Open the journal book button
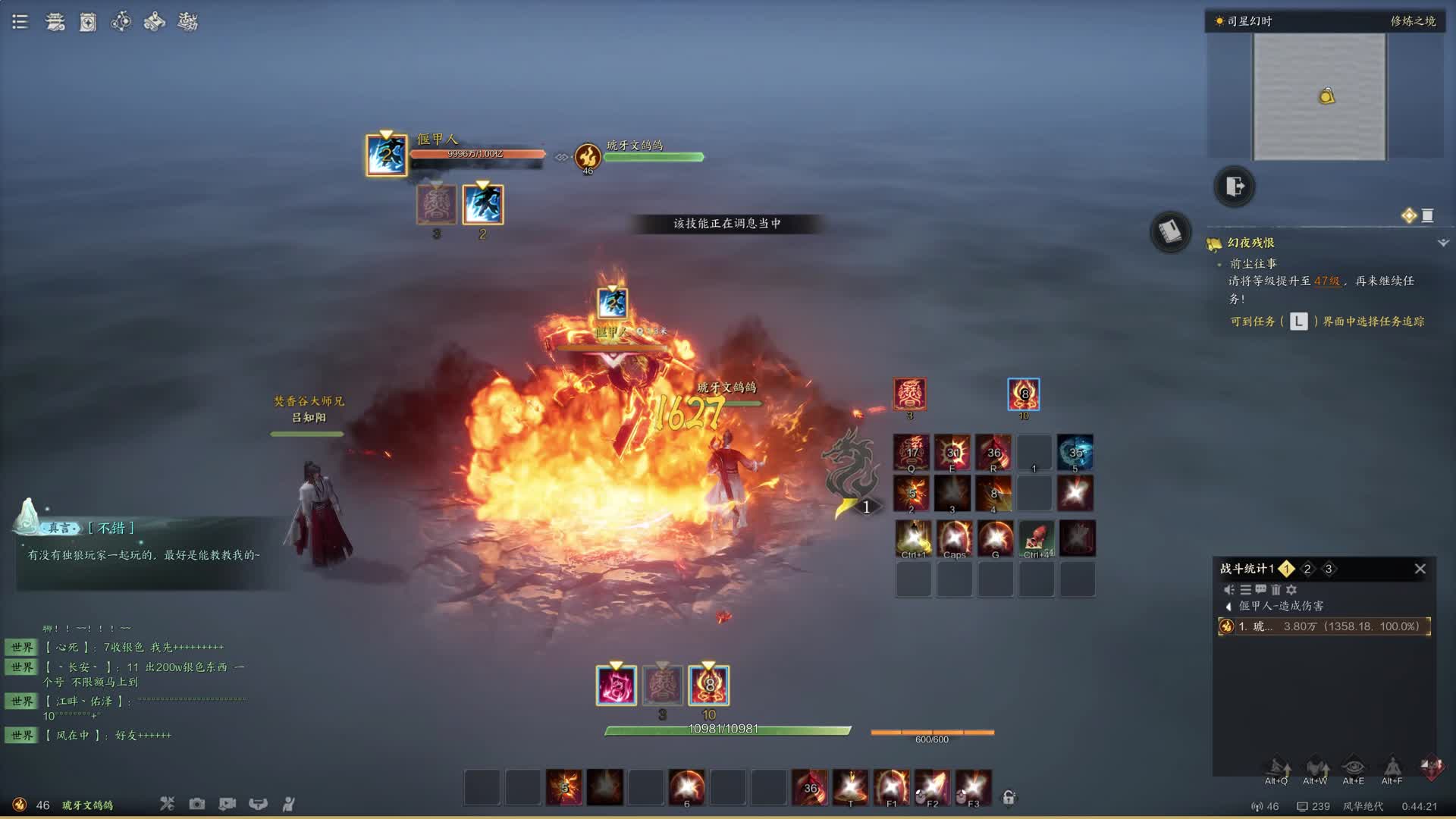Screen dimensions: 1456x819 point(1170,231)
